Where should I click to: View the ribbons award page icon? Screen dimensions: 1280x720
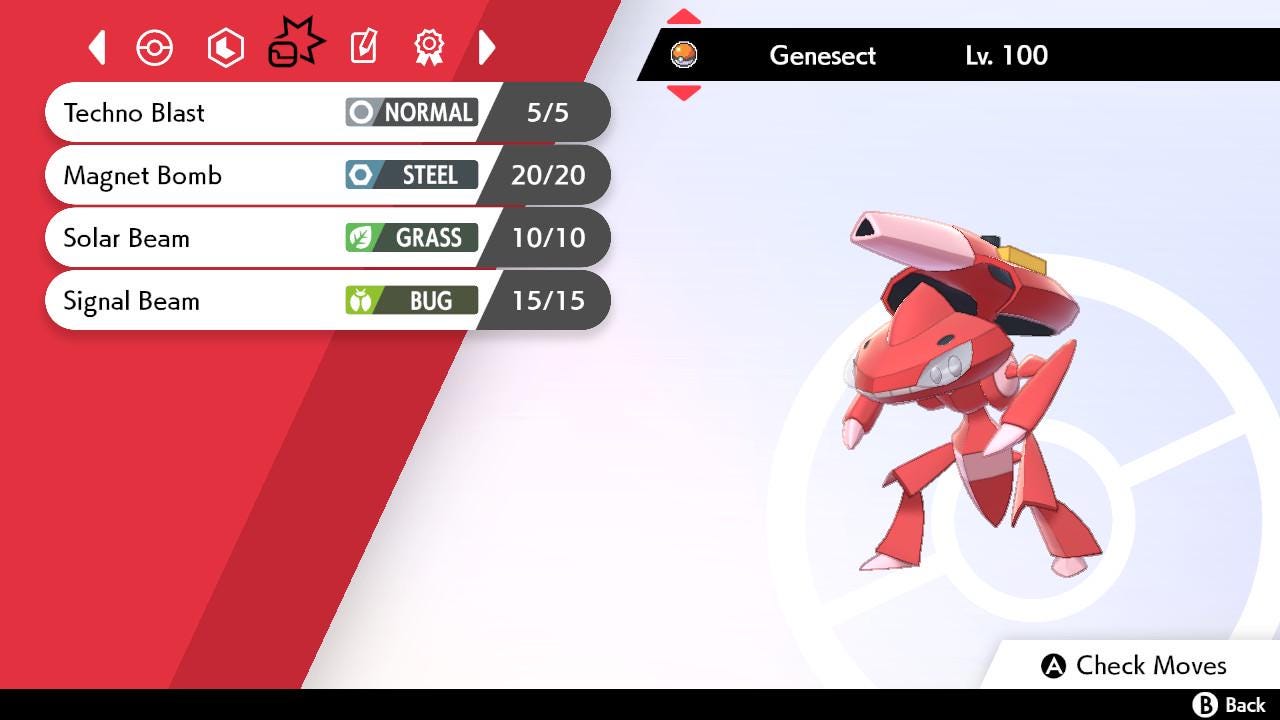click(x=429, y=47)
